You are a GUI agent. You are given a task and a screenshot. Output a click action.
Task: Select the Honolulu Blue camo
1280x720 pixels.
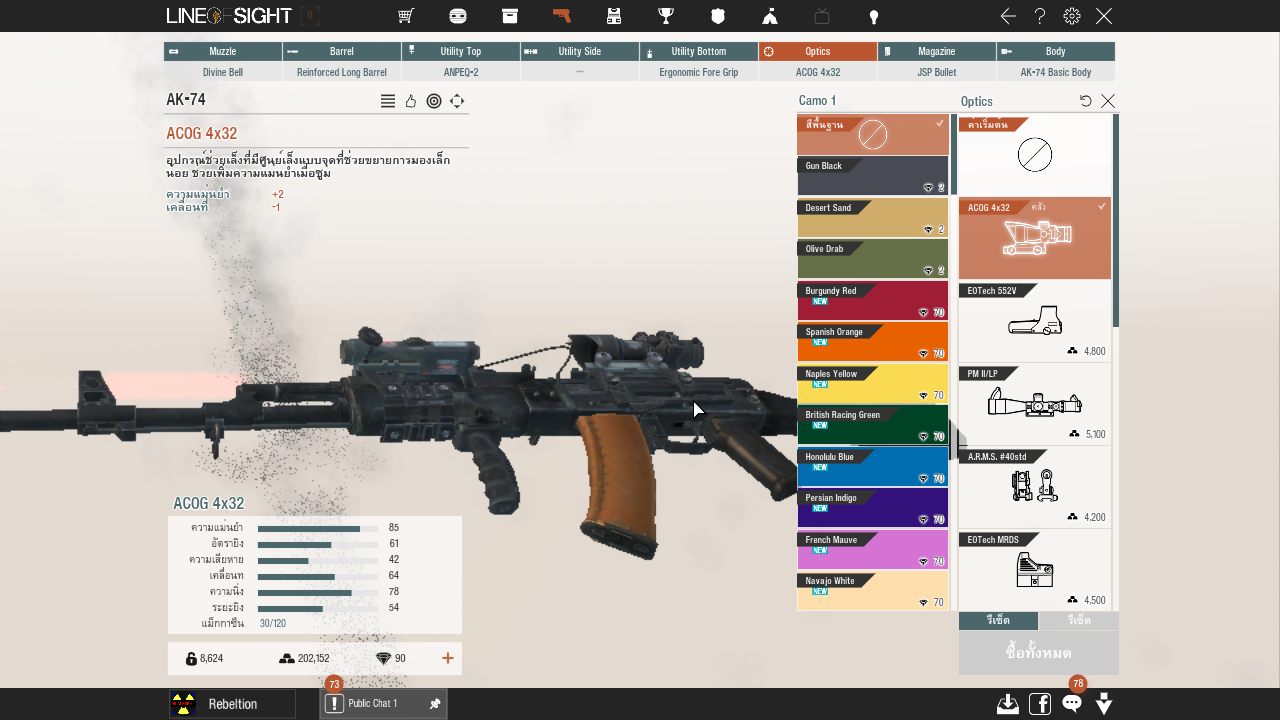(x=872, y=467)
